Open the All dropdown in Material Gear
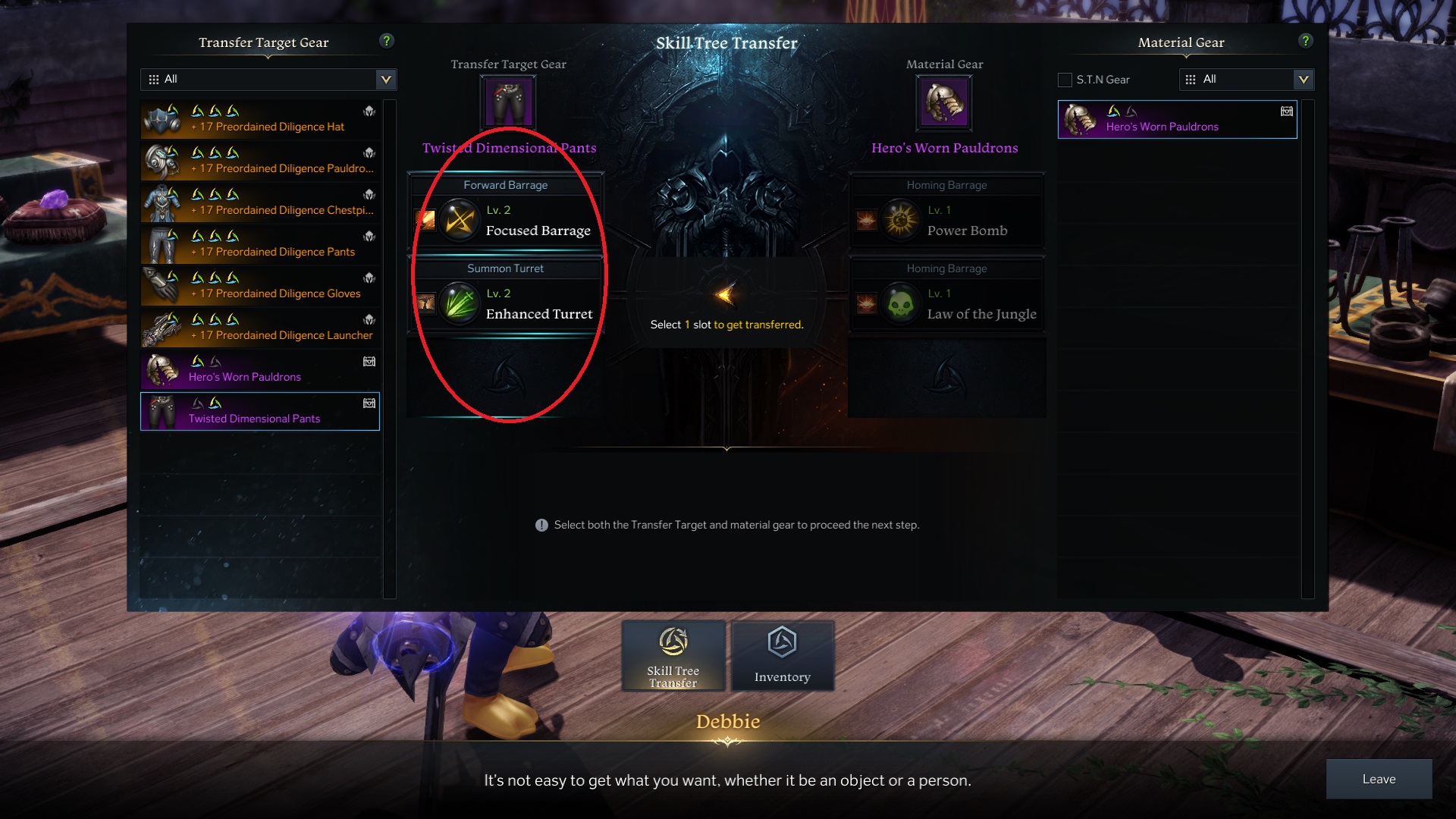Image resolution: width=1456 pixels, height=819 pixels. [x=1305, y=79]
